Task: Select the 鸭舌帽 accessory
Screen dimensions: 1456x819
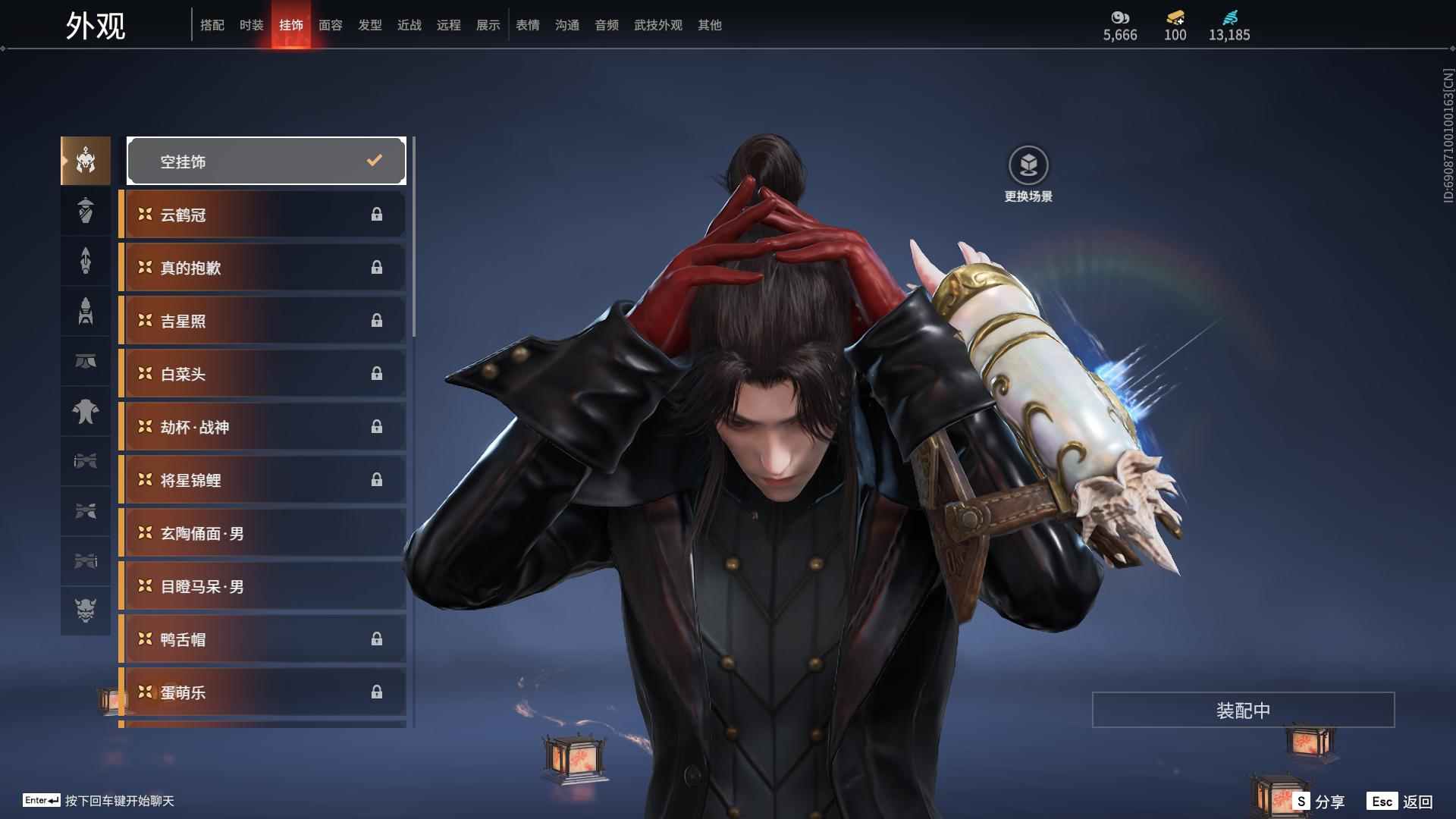Action: (262, 639)
